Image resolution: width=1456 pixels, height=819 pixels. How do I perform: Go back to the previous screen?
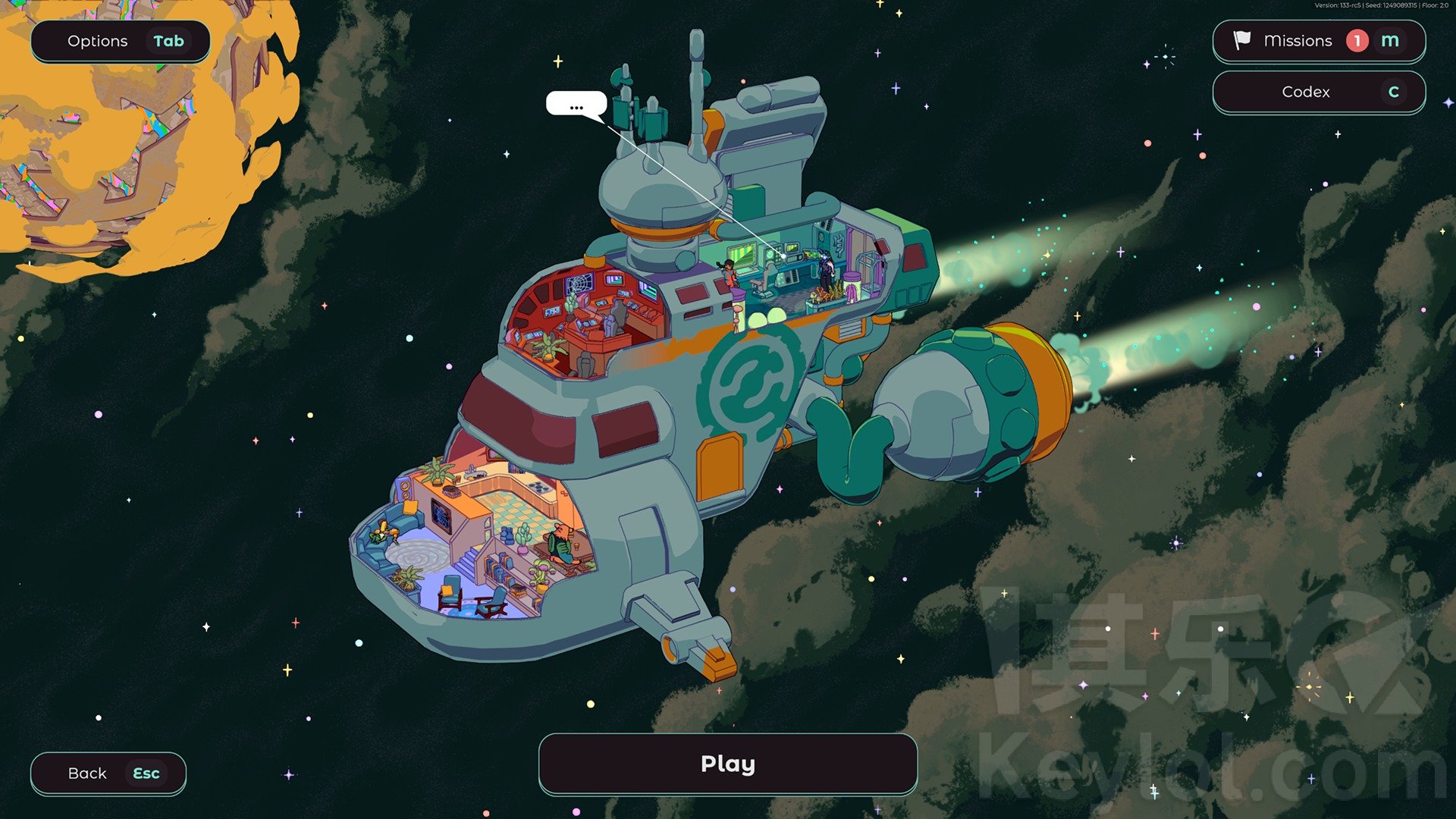[108, 773]
